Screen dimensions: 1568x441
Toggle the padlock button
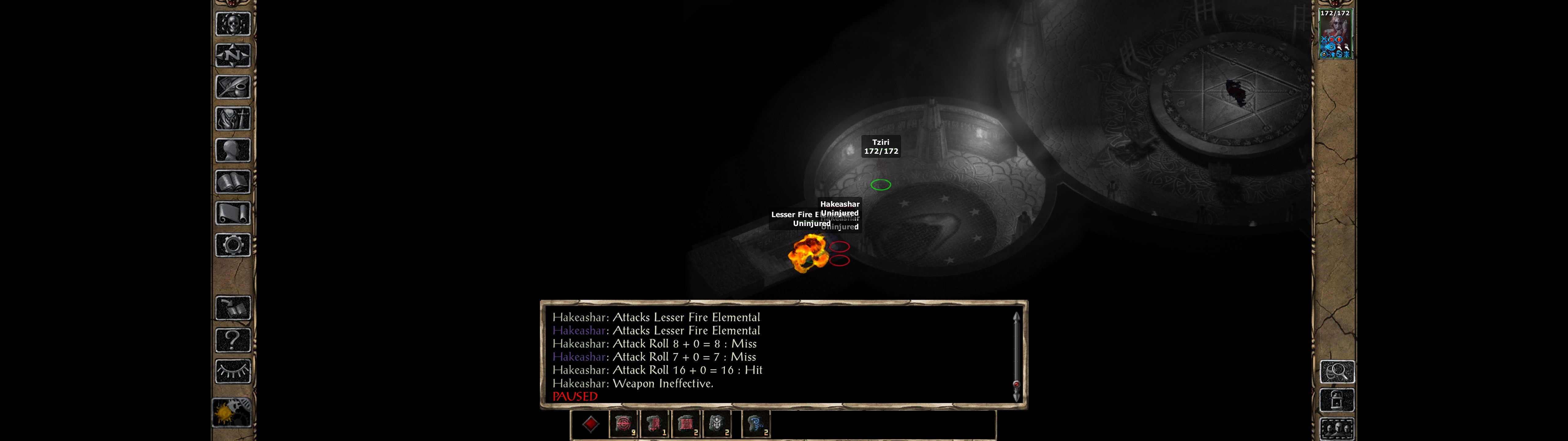pyautogui.click(x=1337, y=400)
